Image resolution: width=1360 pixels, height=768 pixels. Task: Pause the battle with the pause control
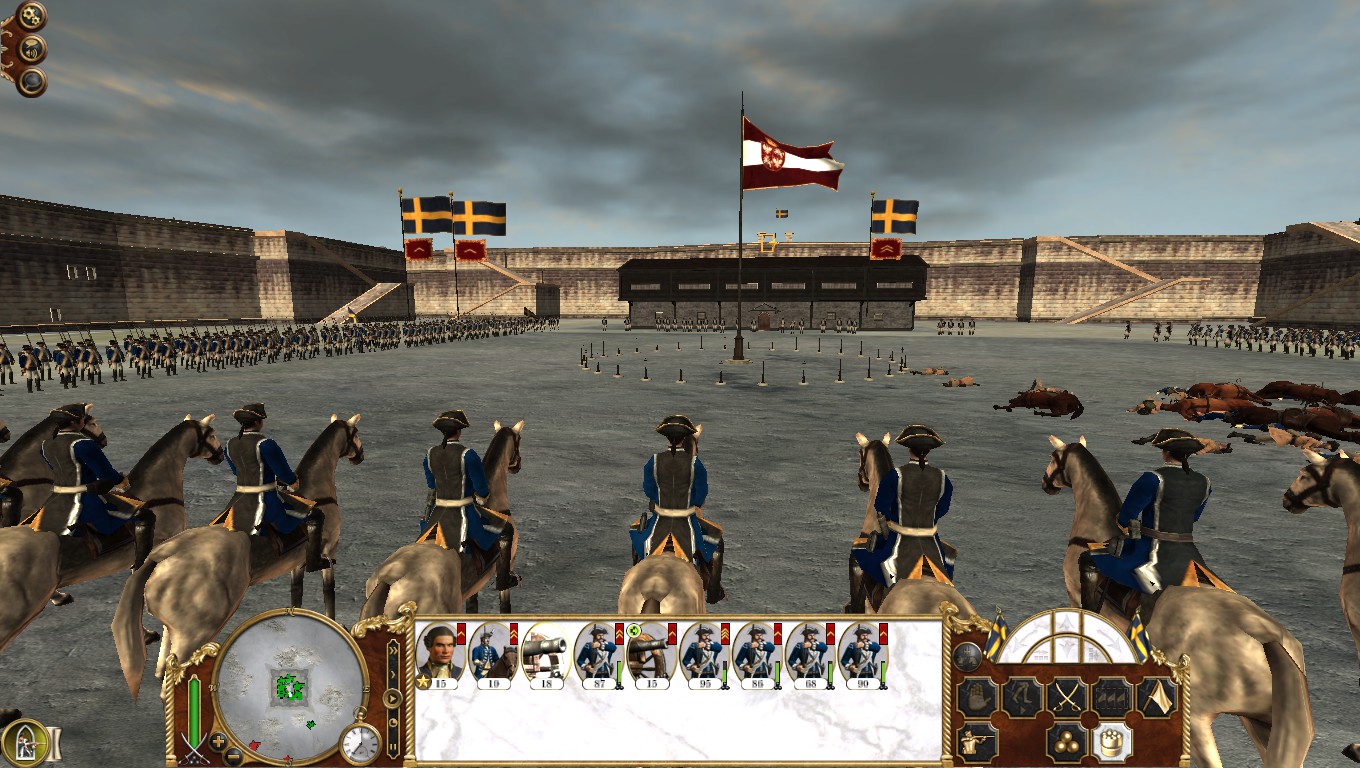pos(393,745)
